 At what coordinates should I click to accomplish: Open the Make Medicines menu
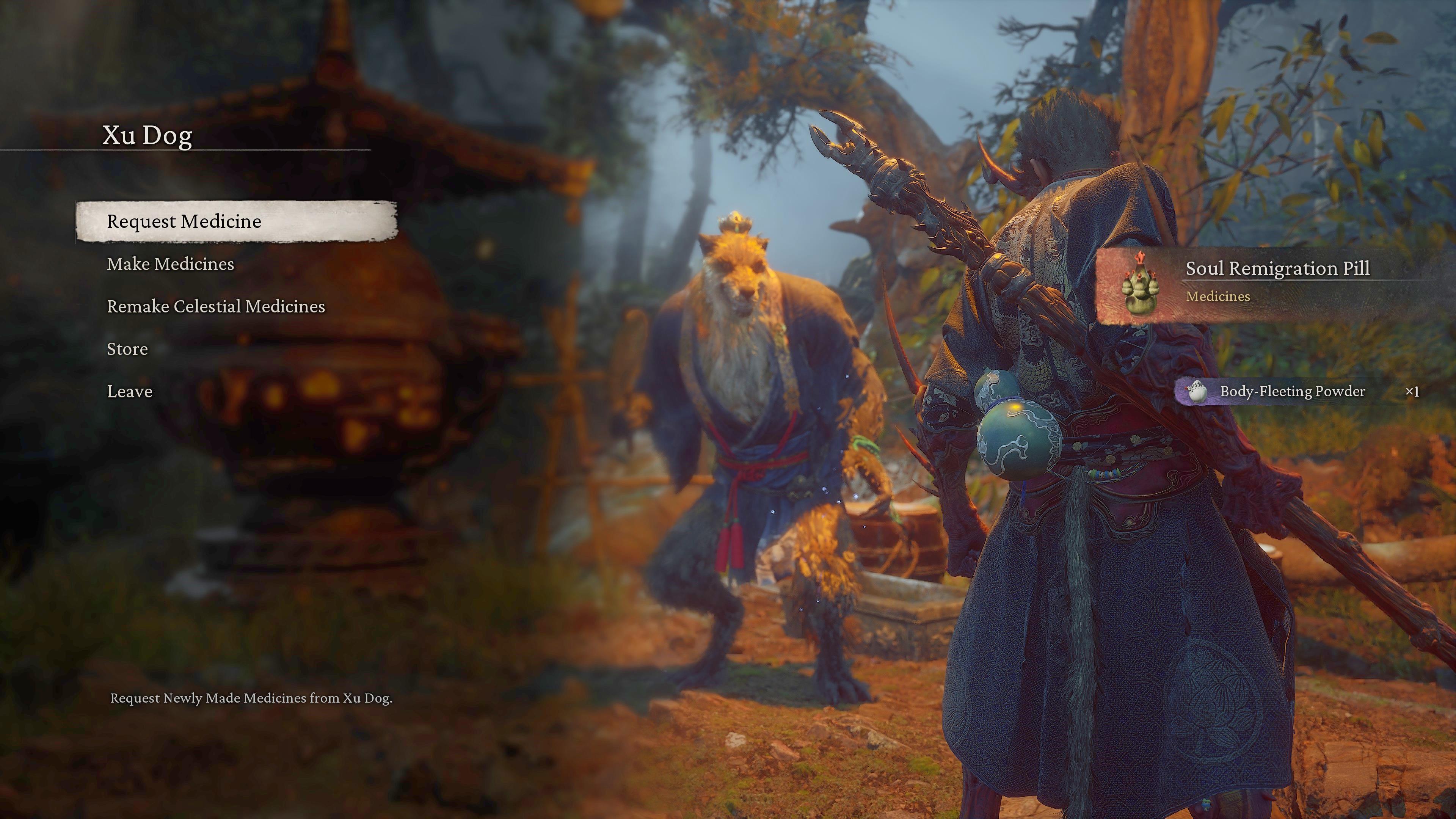[170, 265]
